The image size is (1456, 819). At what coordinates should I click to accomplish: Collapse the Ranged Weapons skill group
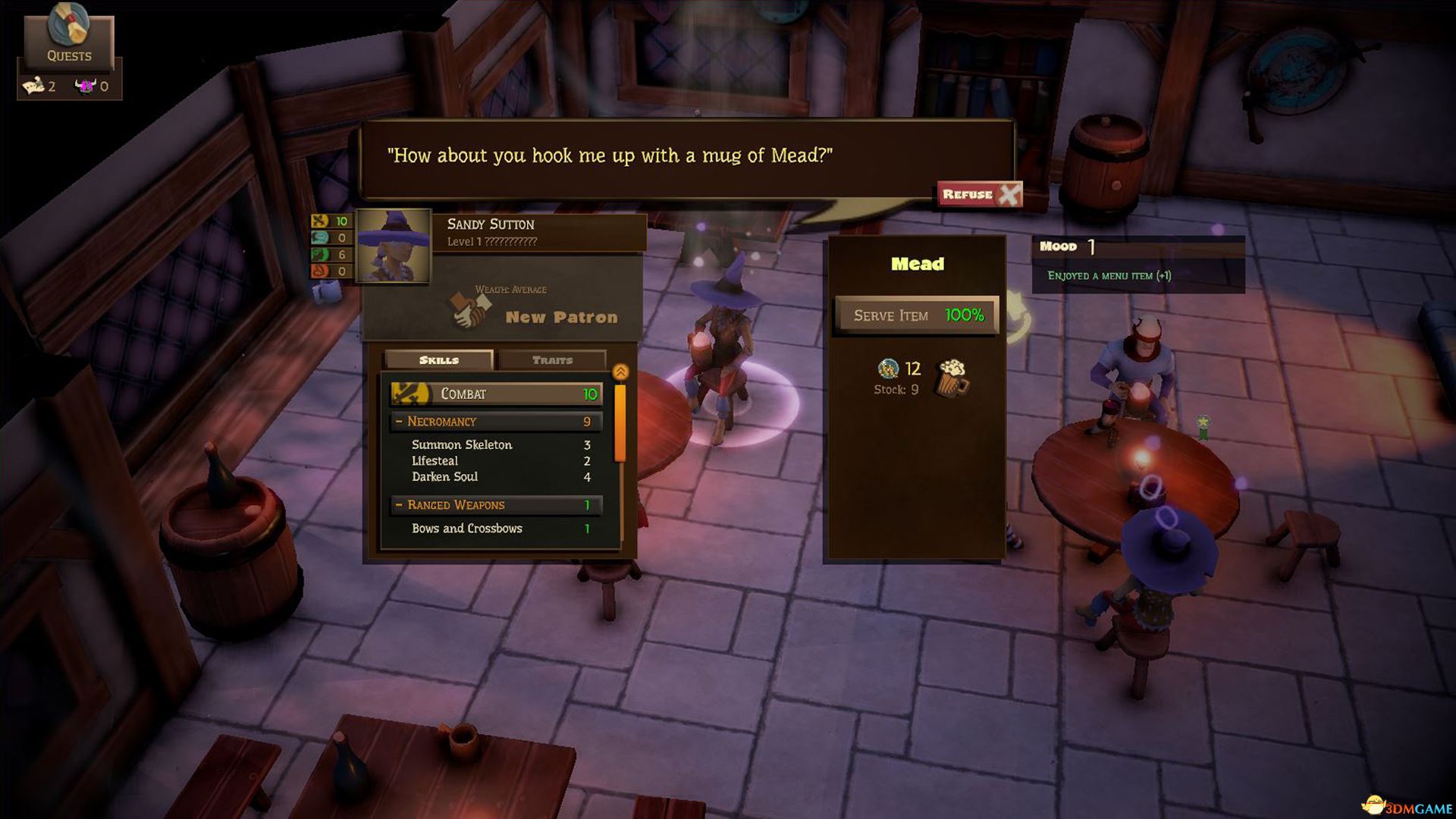click(397, 505)
